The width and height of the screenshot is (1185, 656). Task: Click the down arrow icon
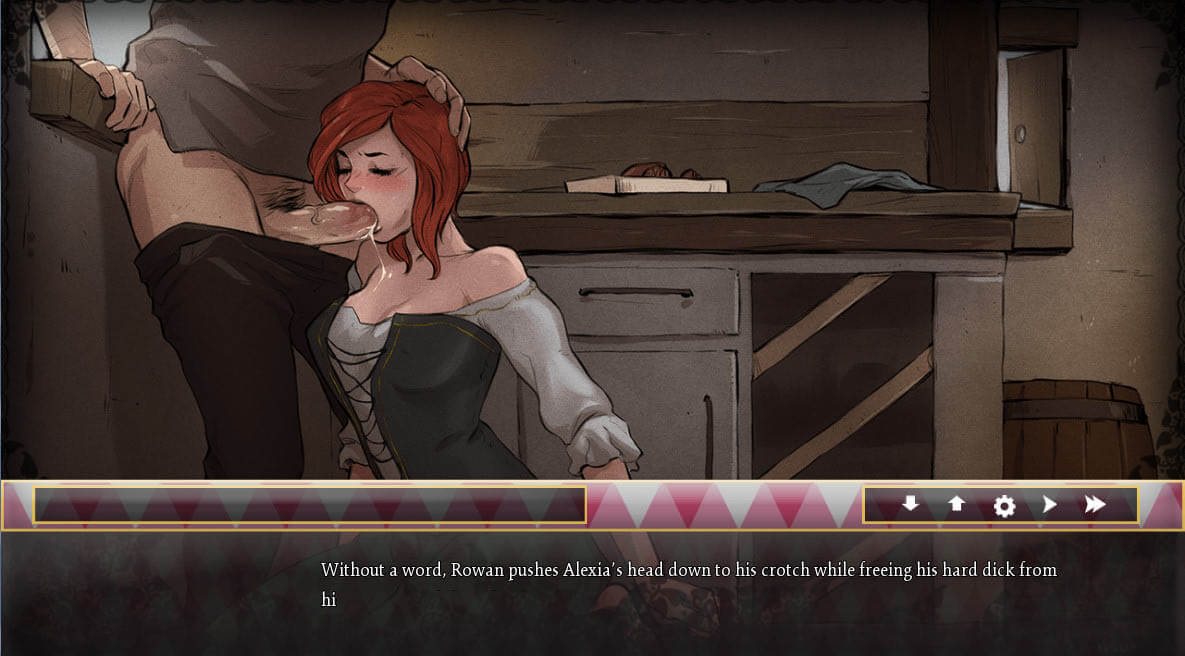[x=910, y=504]
